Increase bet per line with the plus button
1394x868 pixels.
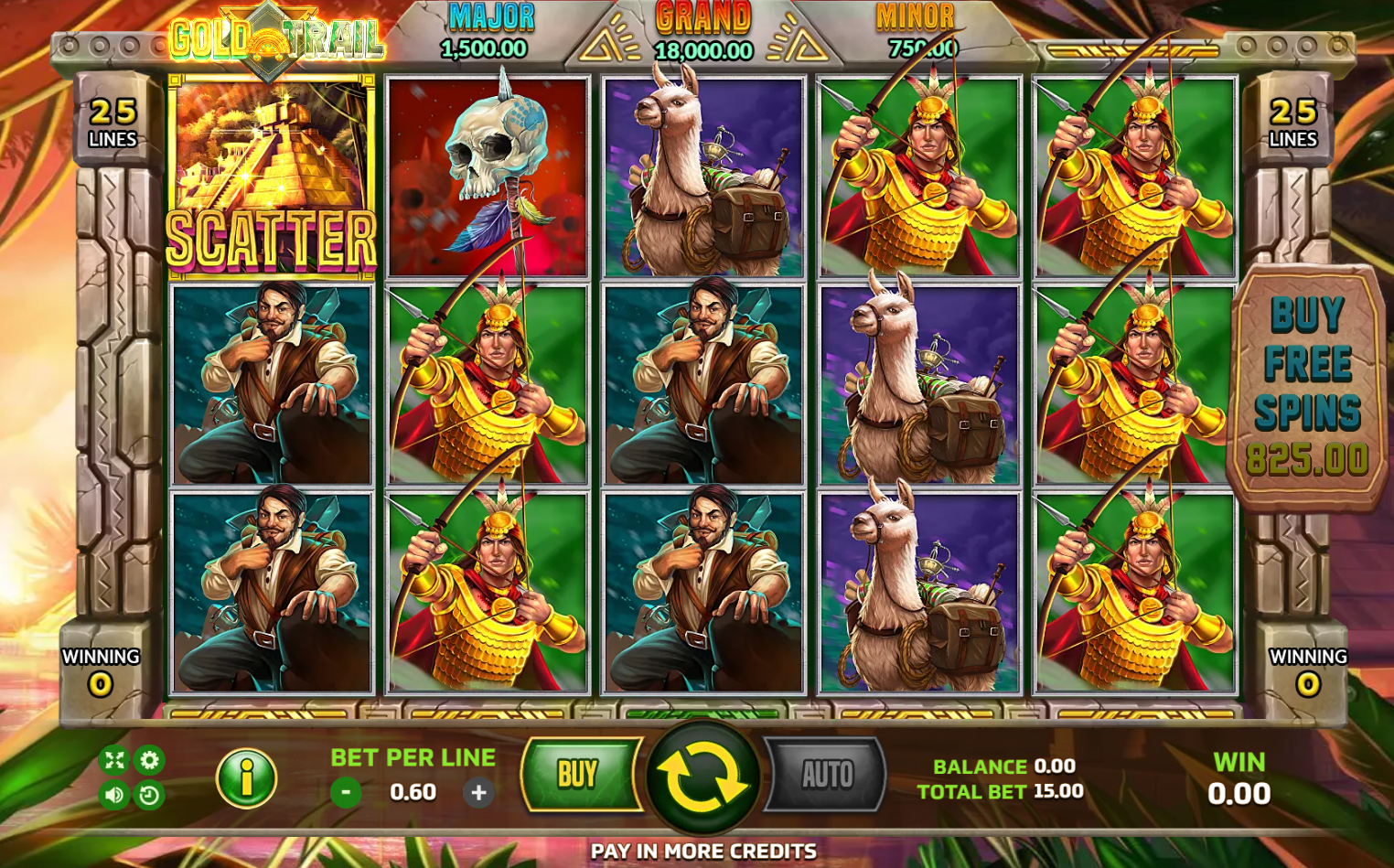click(478, 792)
